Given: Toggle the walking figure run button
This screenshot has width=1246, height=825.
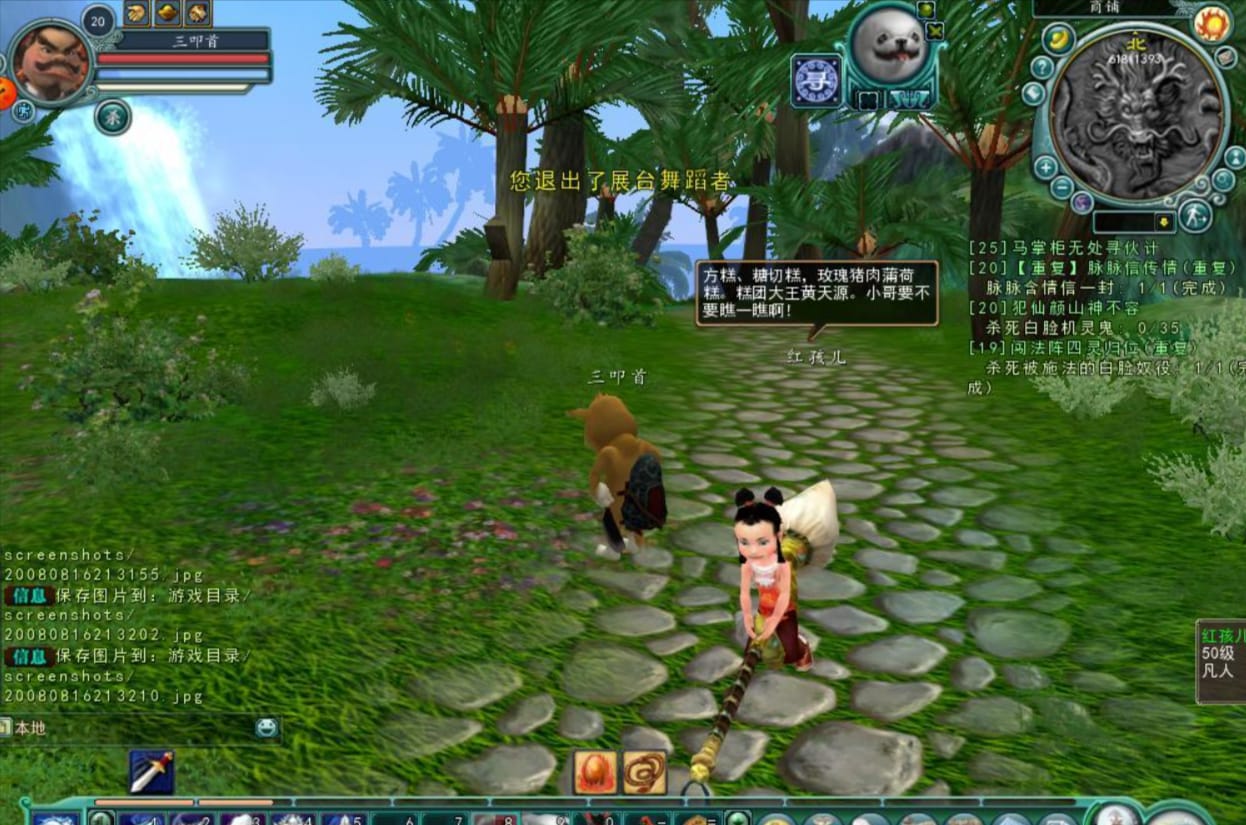Looking at the screenshot, I should click(x=1194, y=215).
